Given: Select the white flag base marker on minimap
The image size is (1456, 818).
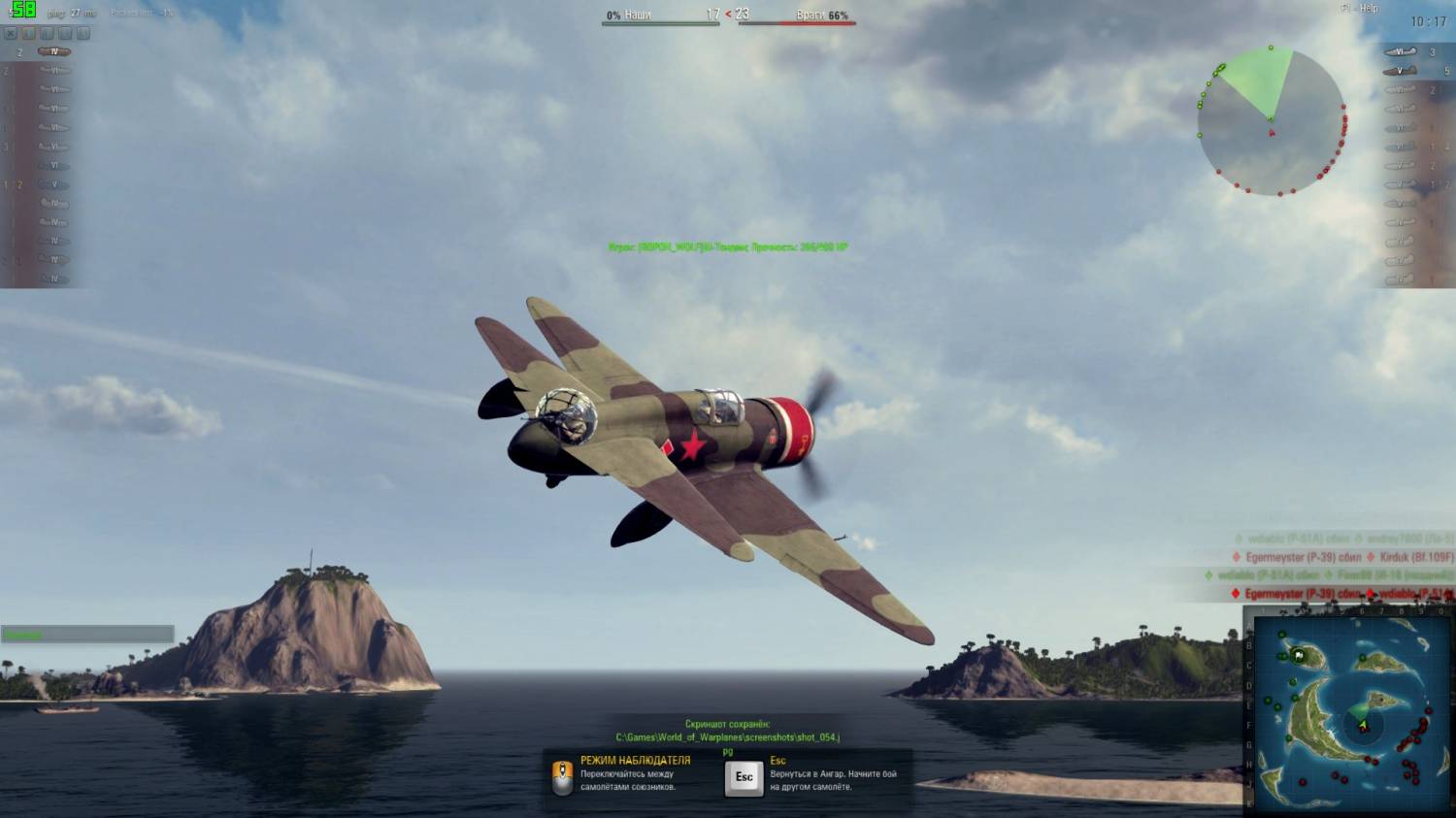Looking at the screenshot, I should pyautogui.click(x=1298, y=656).
